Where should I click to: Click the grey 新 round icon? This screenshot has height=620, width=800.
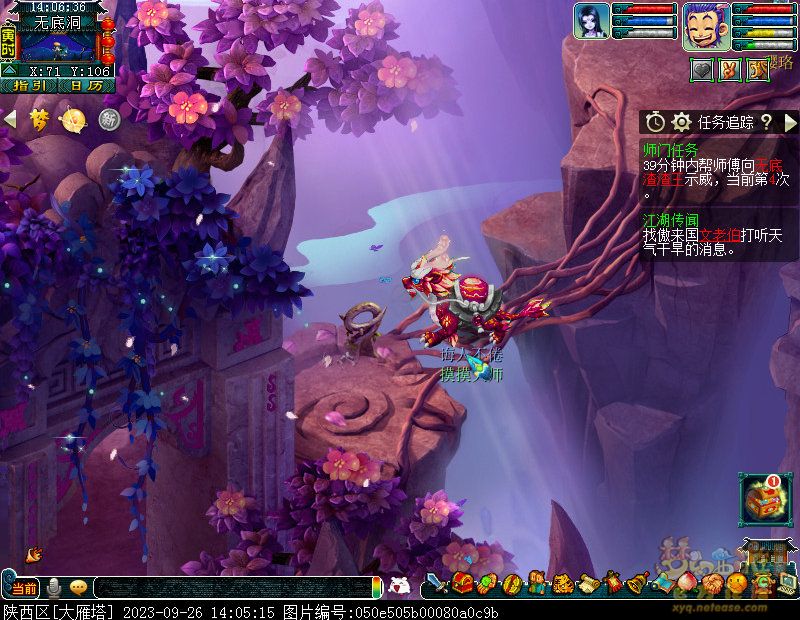[x=108, y=120]
